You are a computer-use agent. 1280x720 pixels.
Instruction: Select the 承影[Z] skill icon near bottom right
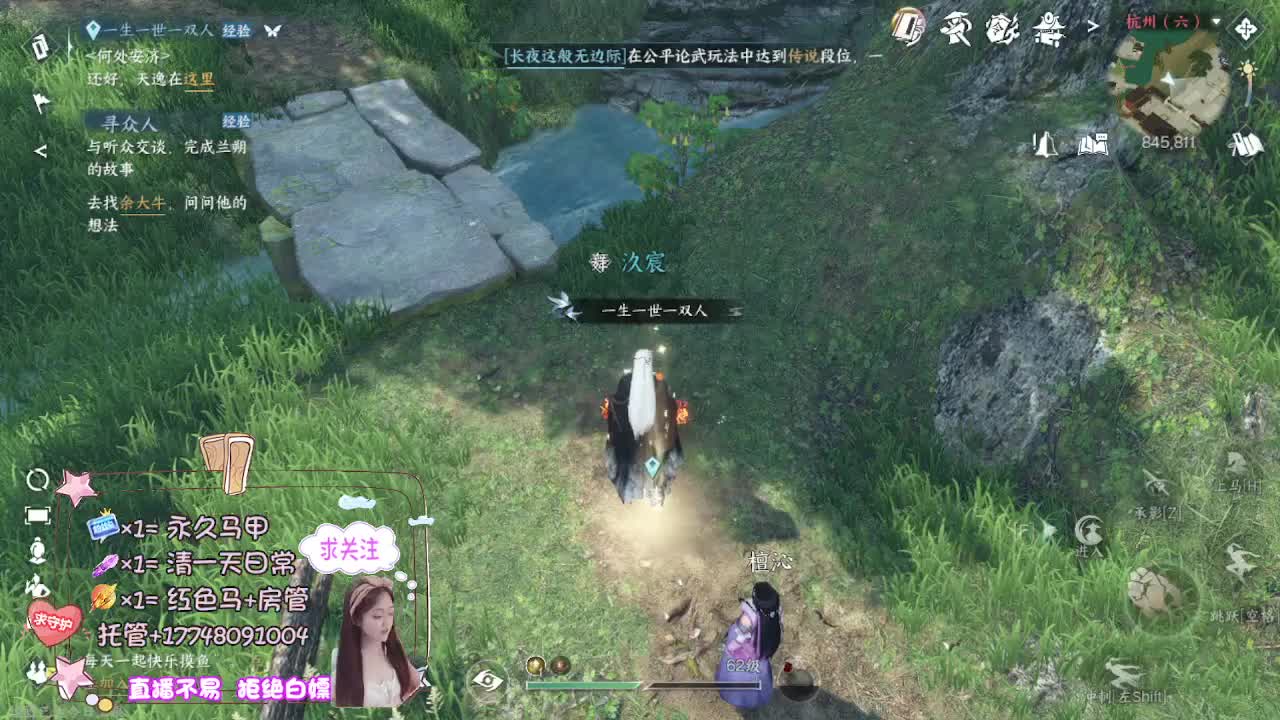(1156, 485)
